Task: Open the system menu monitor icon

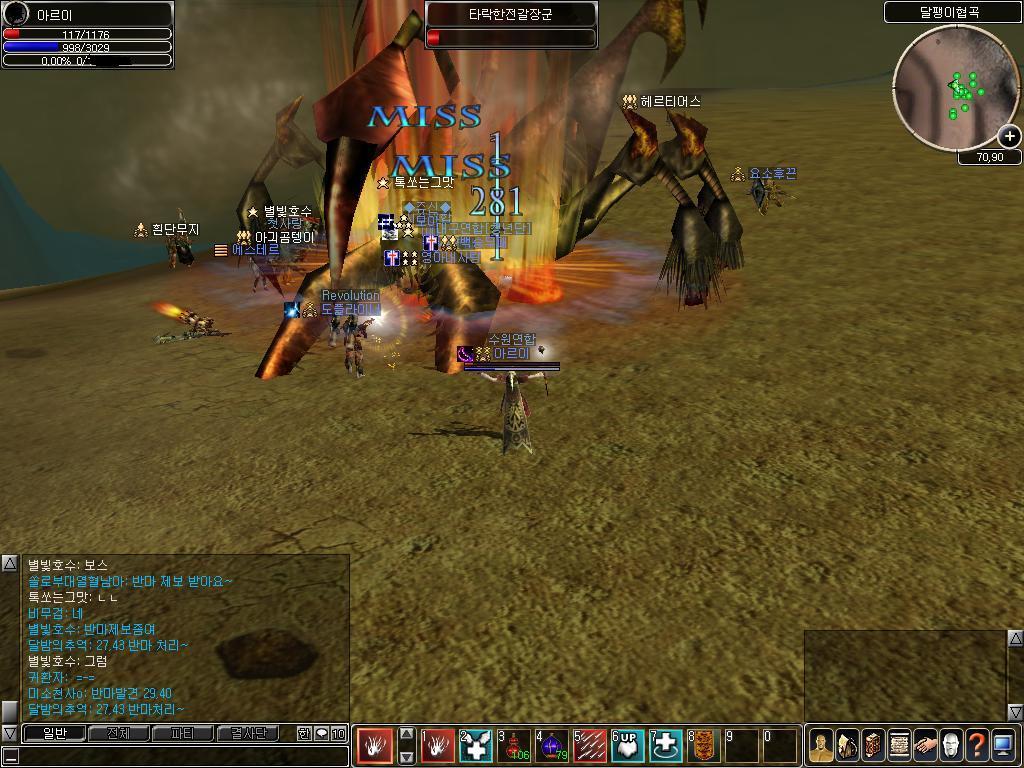Action: 1003,746
